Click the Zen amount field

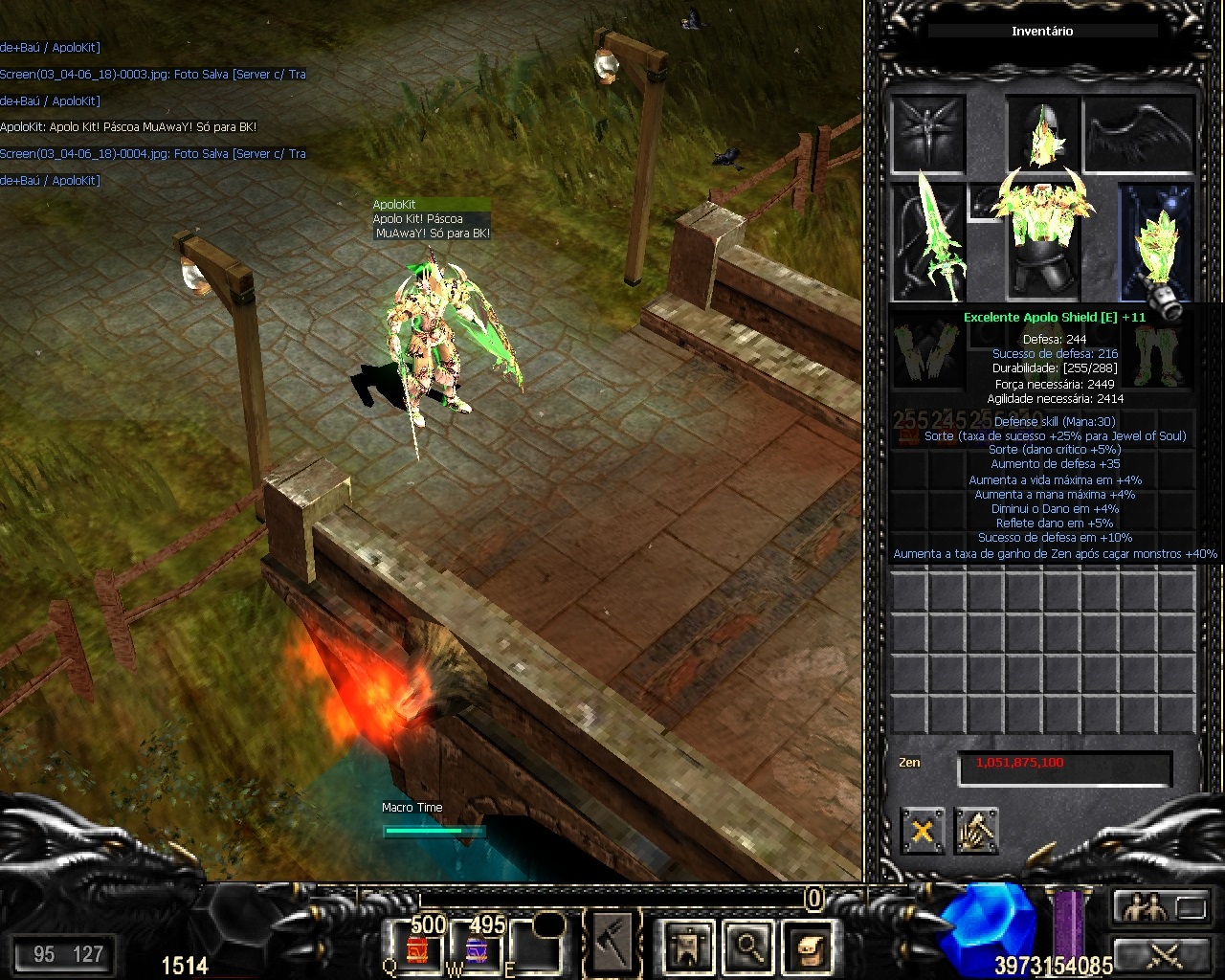click(1064, 765)
